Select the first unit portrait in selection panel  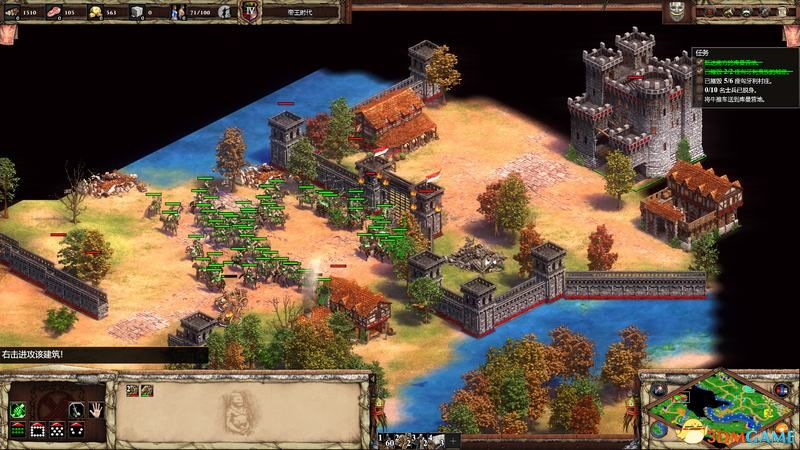[130, 390]
